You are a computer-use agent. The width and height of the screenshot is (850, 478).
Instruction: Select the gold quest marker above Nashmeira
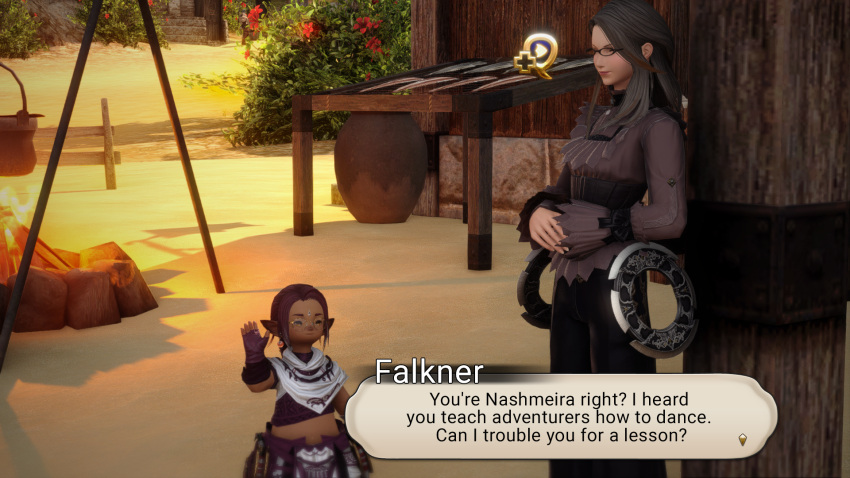(537, 55)
